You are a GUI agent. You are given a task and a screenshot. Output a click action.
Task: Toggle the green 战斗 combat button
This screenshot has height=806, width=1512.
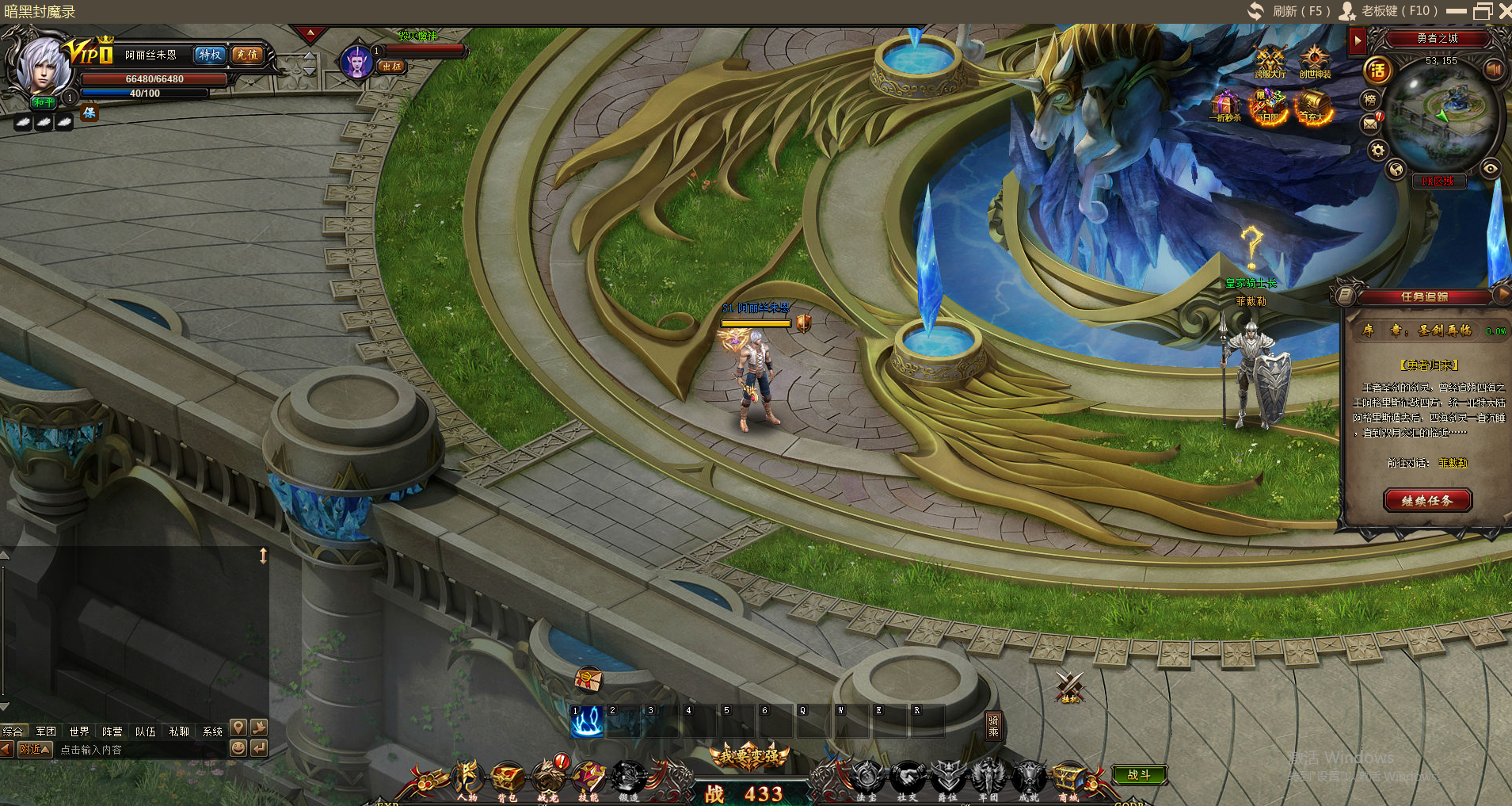pyautogui.click(x=1138, y=774)
